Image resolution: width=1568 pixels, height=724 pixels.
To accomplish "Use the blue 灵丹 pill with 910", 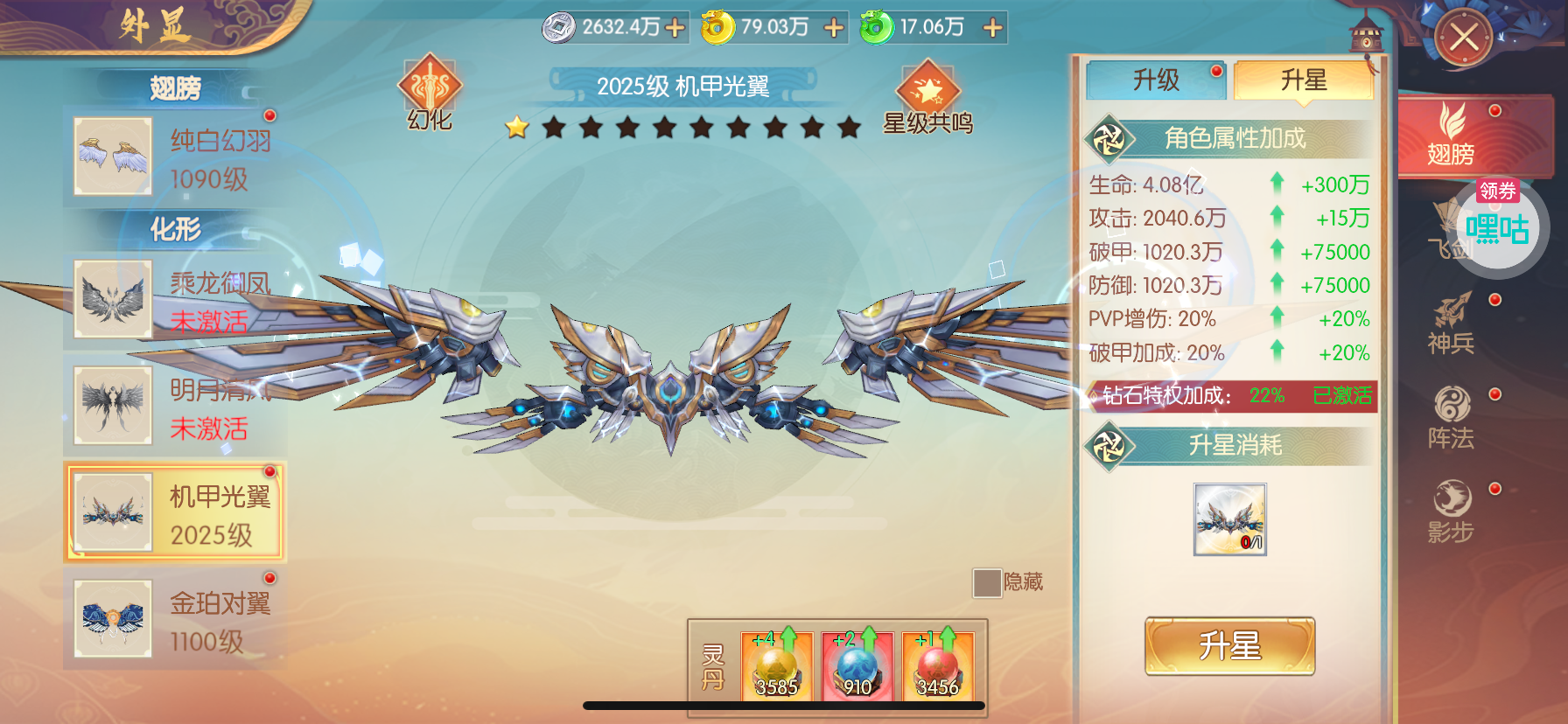I will 857,666.
